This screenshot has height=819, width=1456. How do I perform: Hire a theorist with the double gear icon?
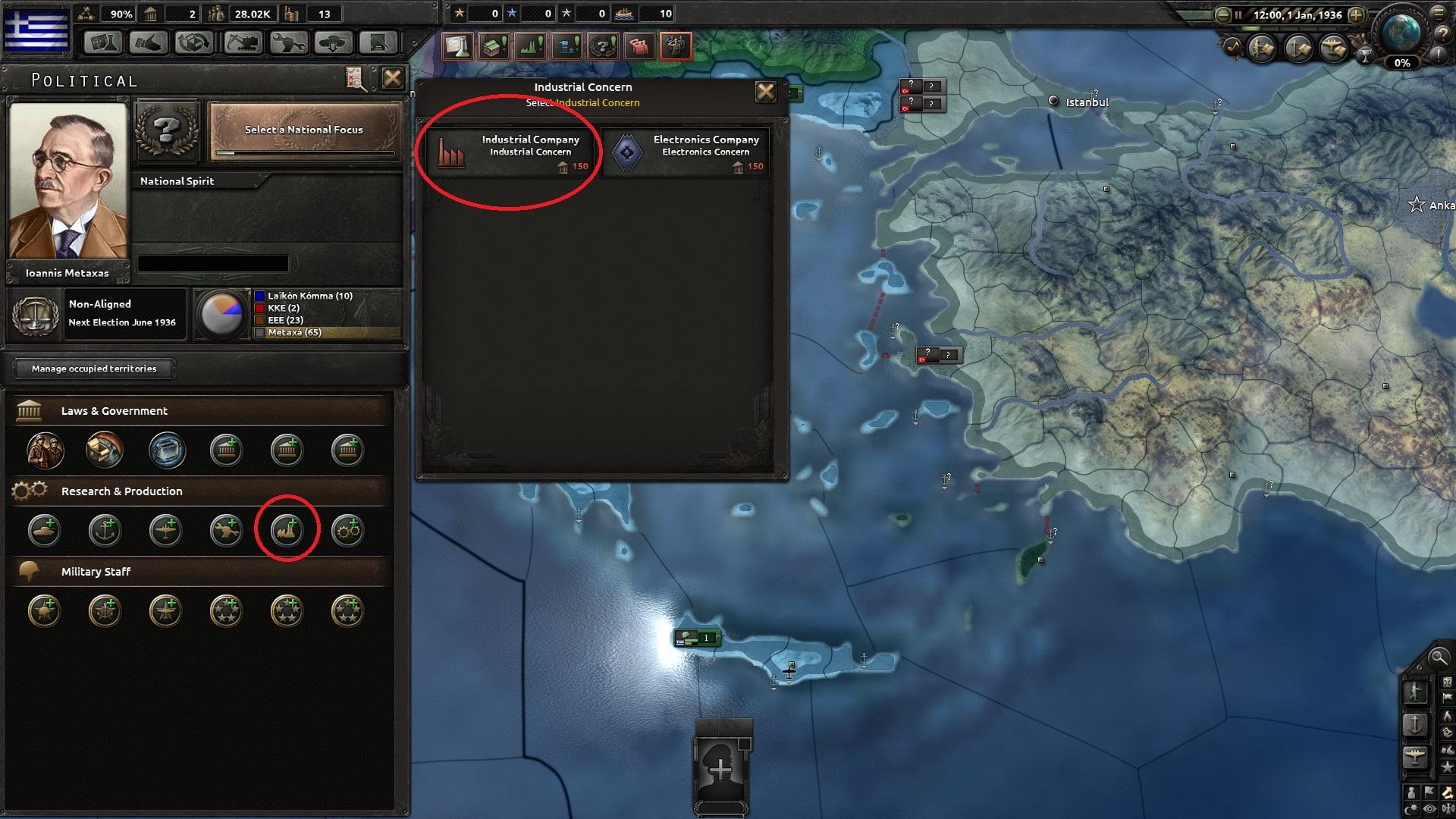pos(348,531)
